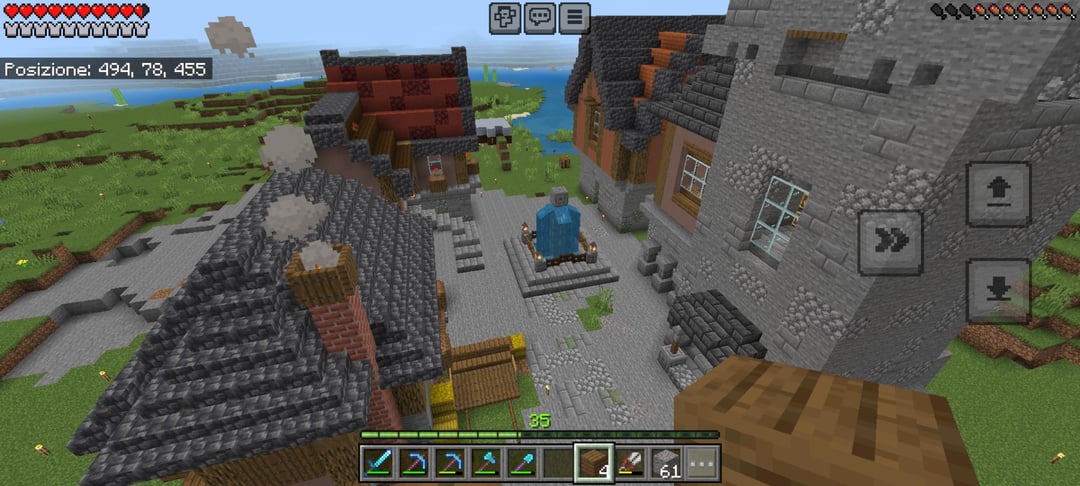This screenshot has width=1080, height=486.
Task: Open the emote menu button
Action: point(505,17)
